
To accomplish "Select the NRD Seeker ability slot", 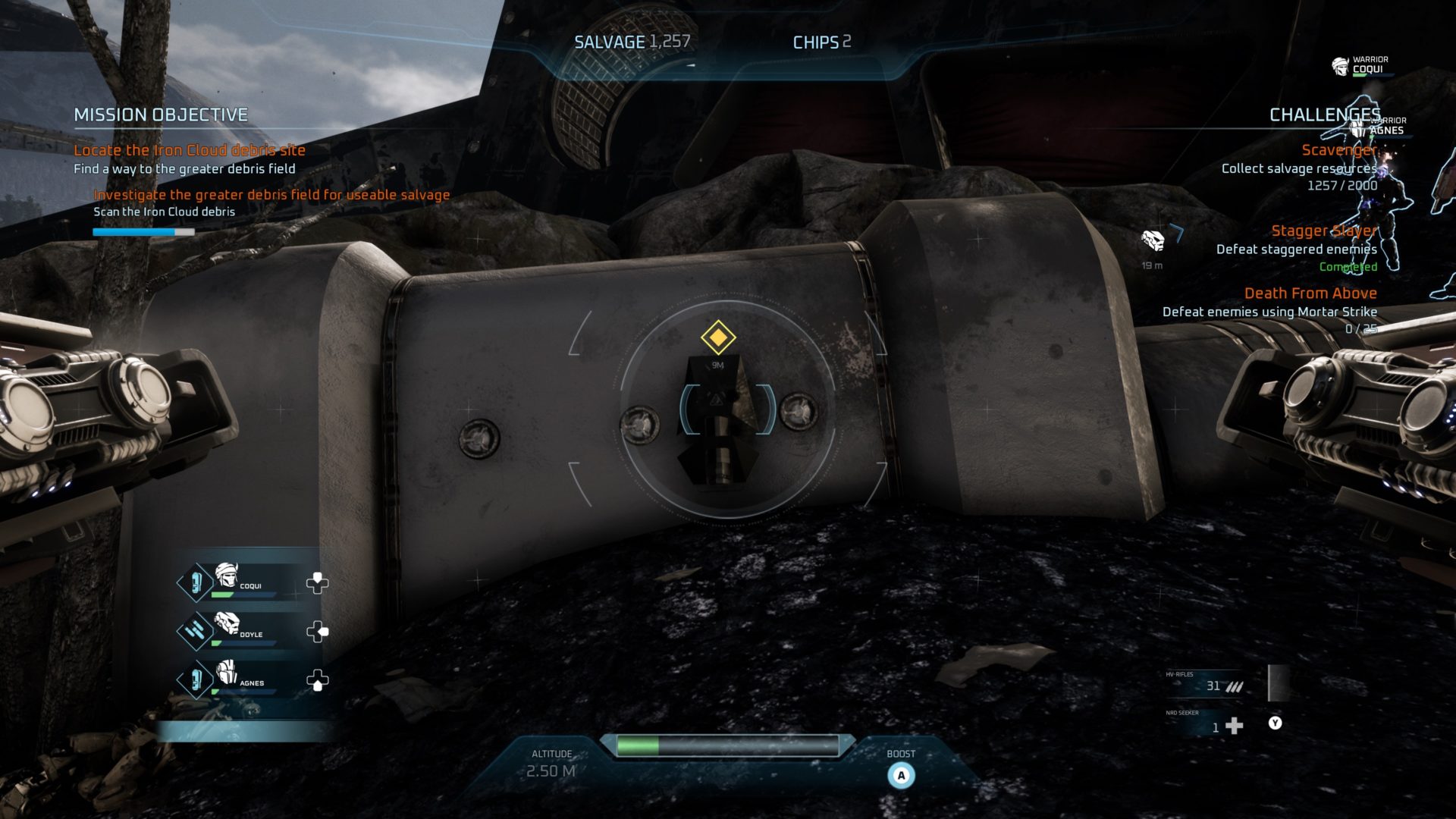I will pyautogui.click(x=1206, y=726).
